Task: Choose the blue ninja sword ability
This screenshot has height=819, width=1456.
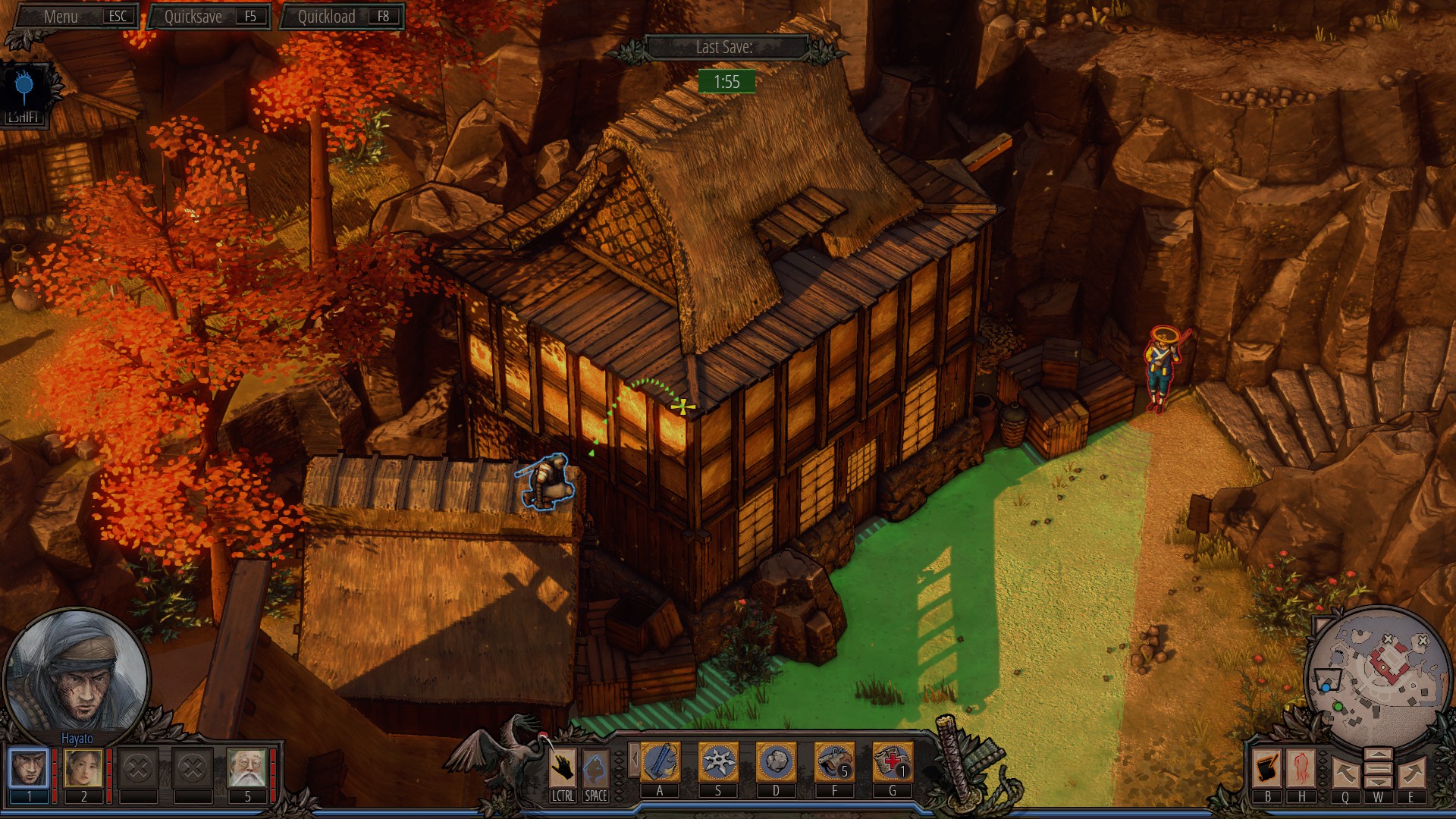Action: 660,762
